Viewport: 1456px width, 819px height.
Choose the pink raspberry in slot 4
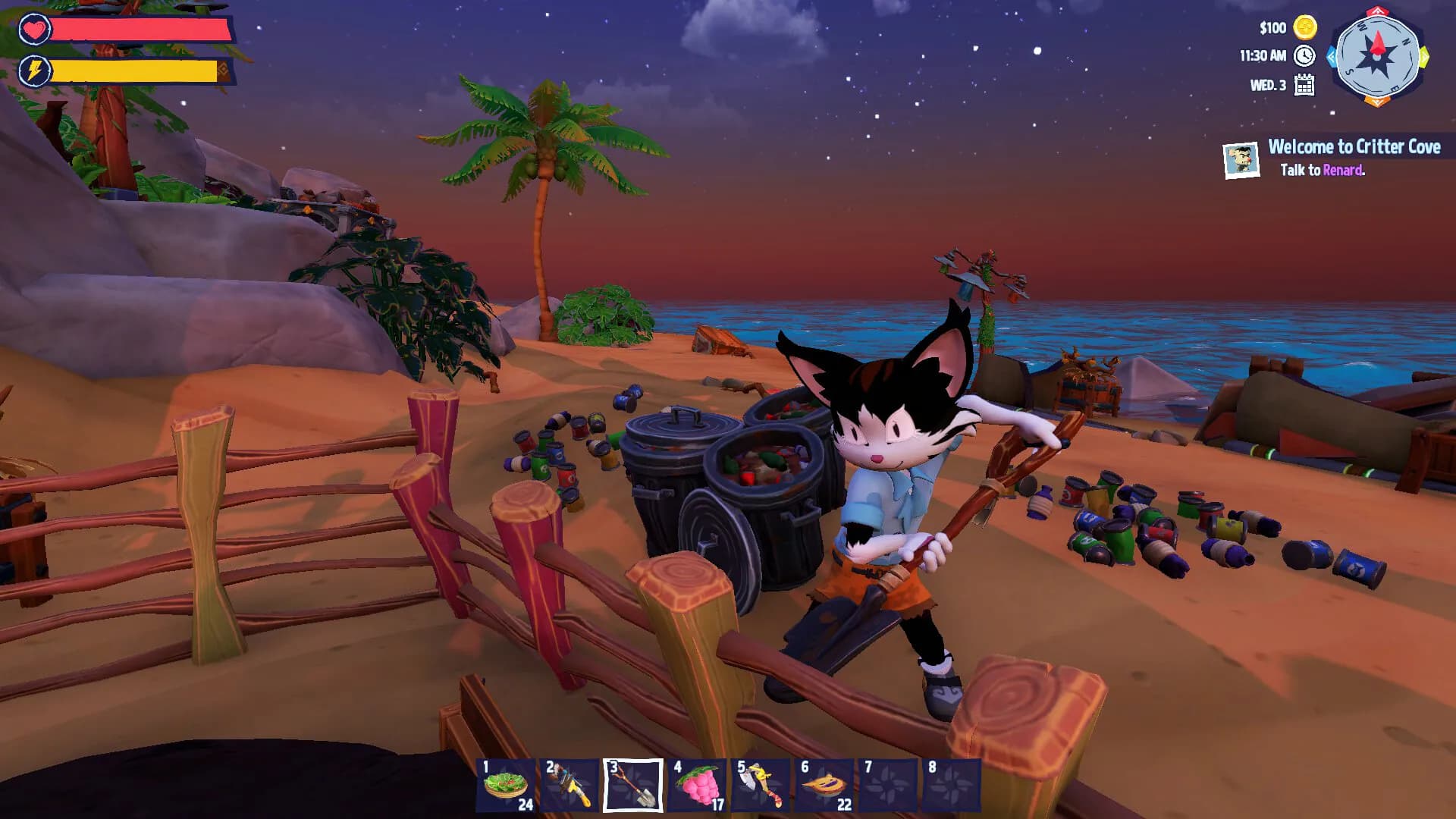[697, 786]
